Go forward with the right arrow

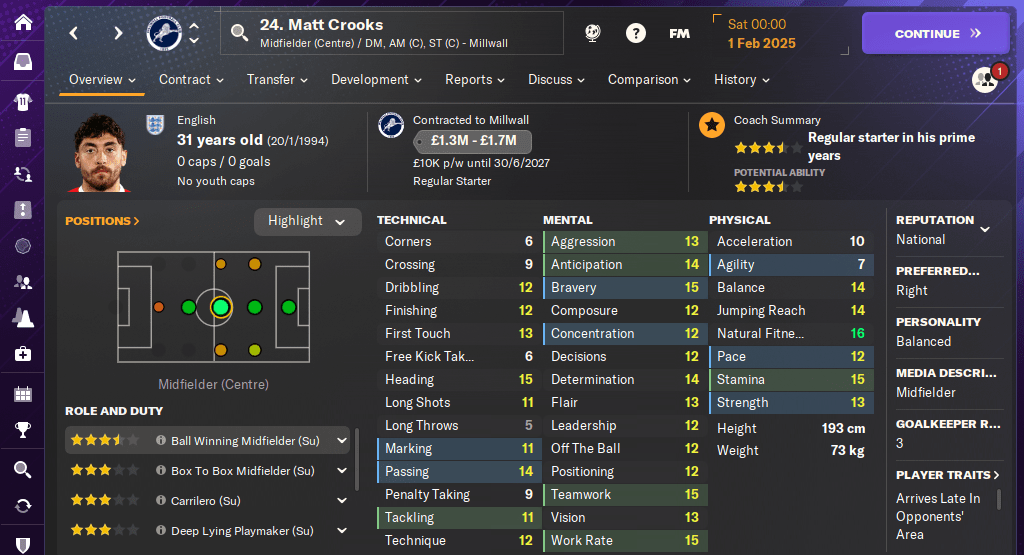[x=118, y=33]
